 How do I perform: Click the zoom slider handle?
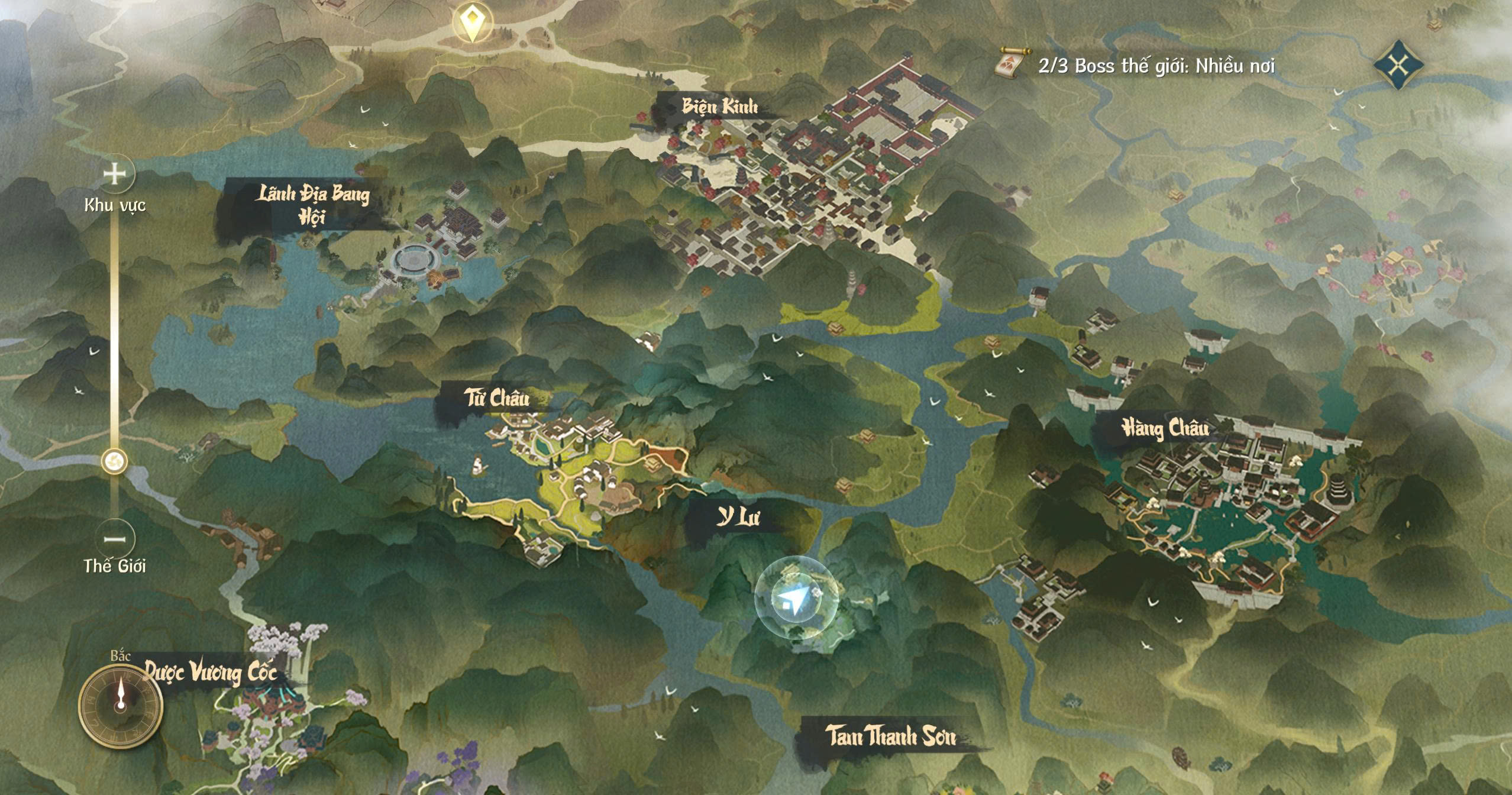coord(114,461)
